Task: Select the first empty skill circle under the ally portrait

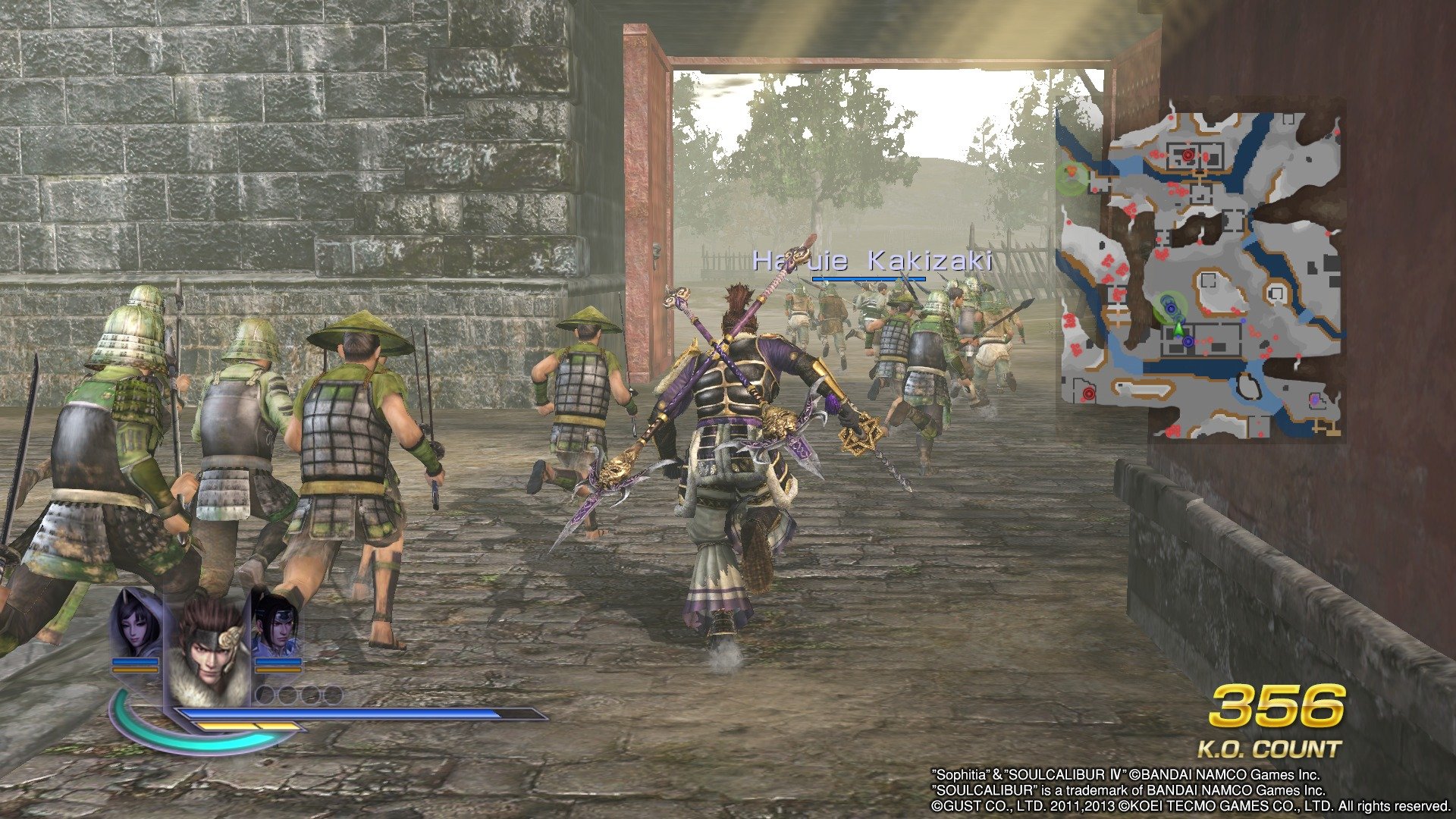Action: click(x=265, y=694)
